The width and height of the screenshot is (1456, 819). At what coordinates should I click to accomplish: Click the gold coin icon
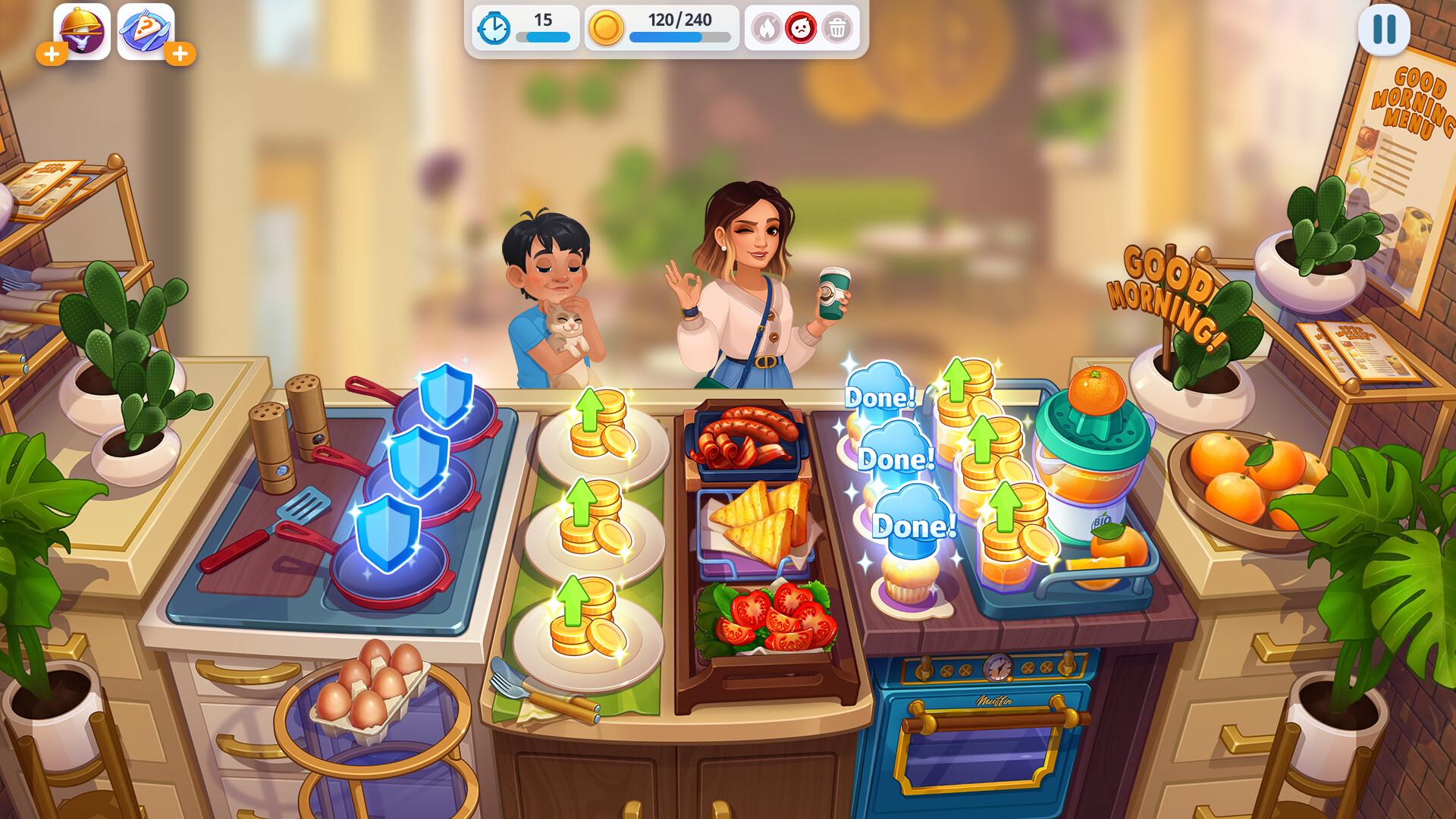609,29
